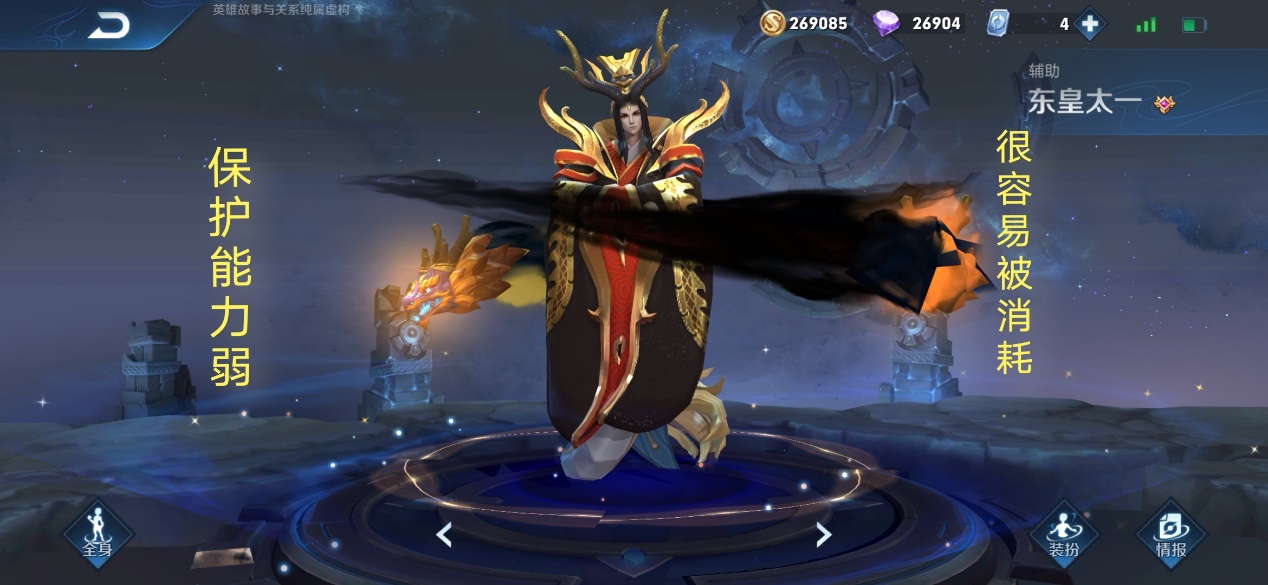Open the 装扮 skins menu
The image size is (1268, 585).
pyautogui.click(x=1063, y=533)
